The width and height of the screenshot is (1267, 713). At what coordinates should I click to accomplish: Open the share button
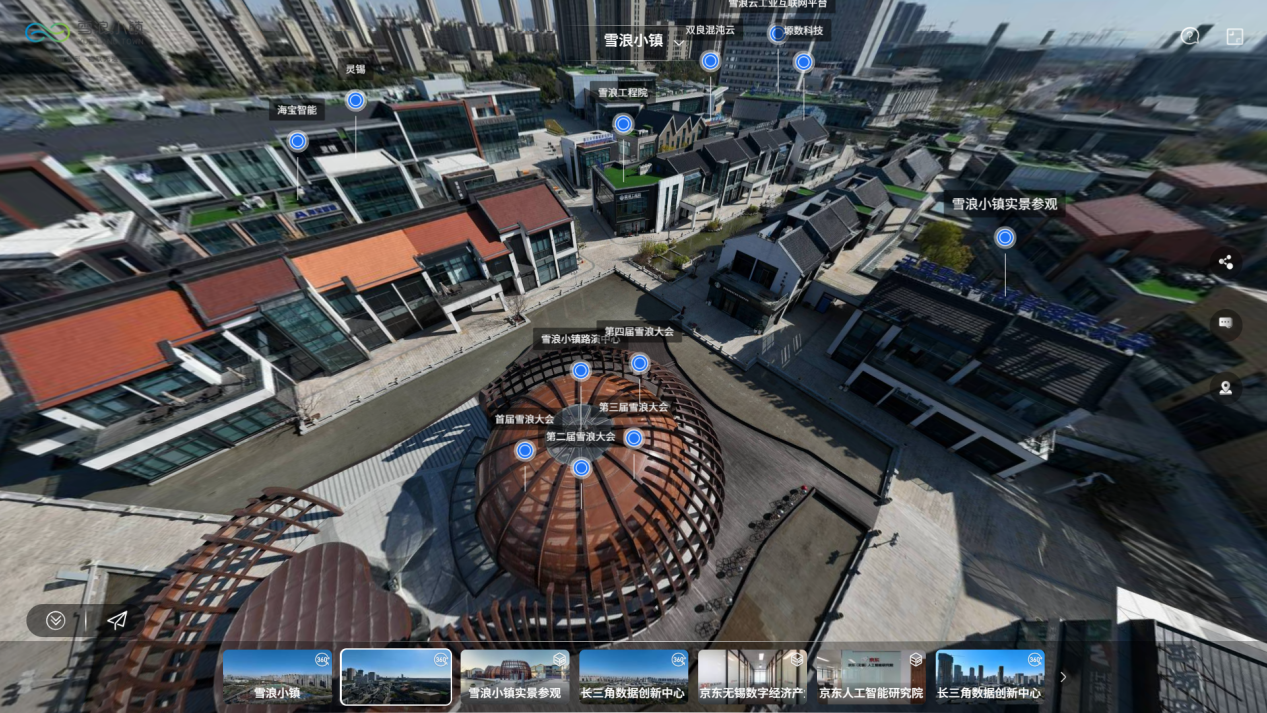click(x=1226, y=262)
